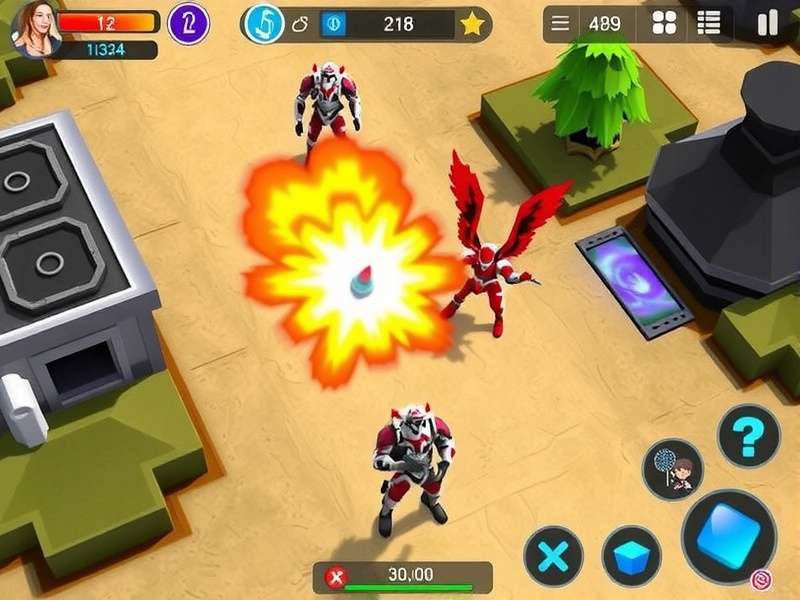Click the small pink swirl badge
This screenshot has width=800, height=600.
pos(761,578)
